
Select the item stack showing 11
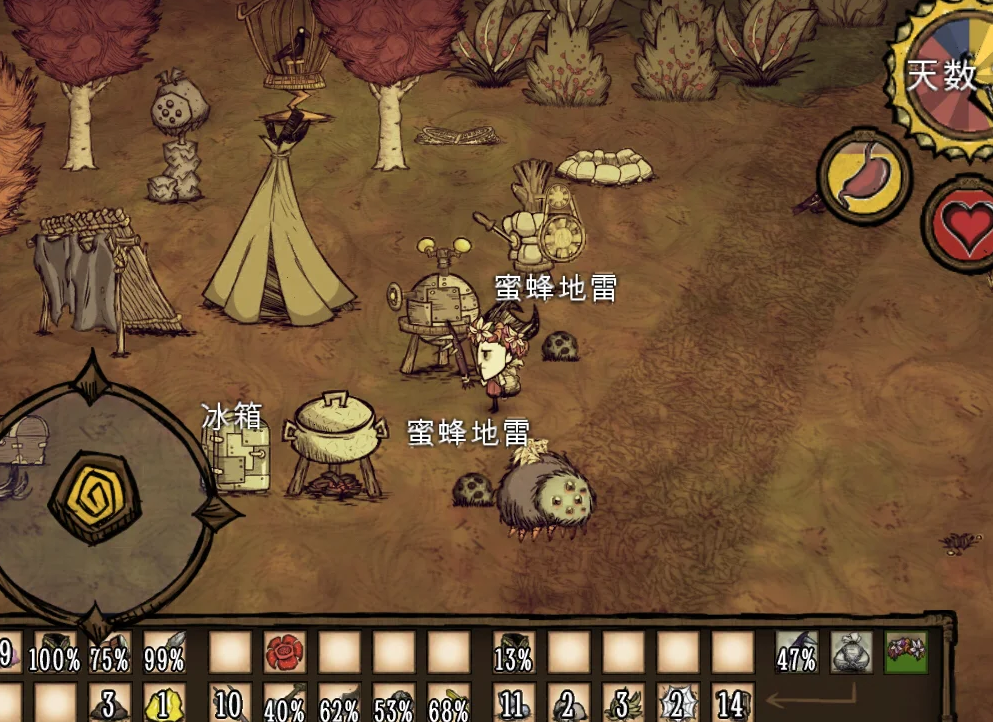click(514, 703)
